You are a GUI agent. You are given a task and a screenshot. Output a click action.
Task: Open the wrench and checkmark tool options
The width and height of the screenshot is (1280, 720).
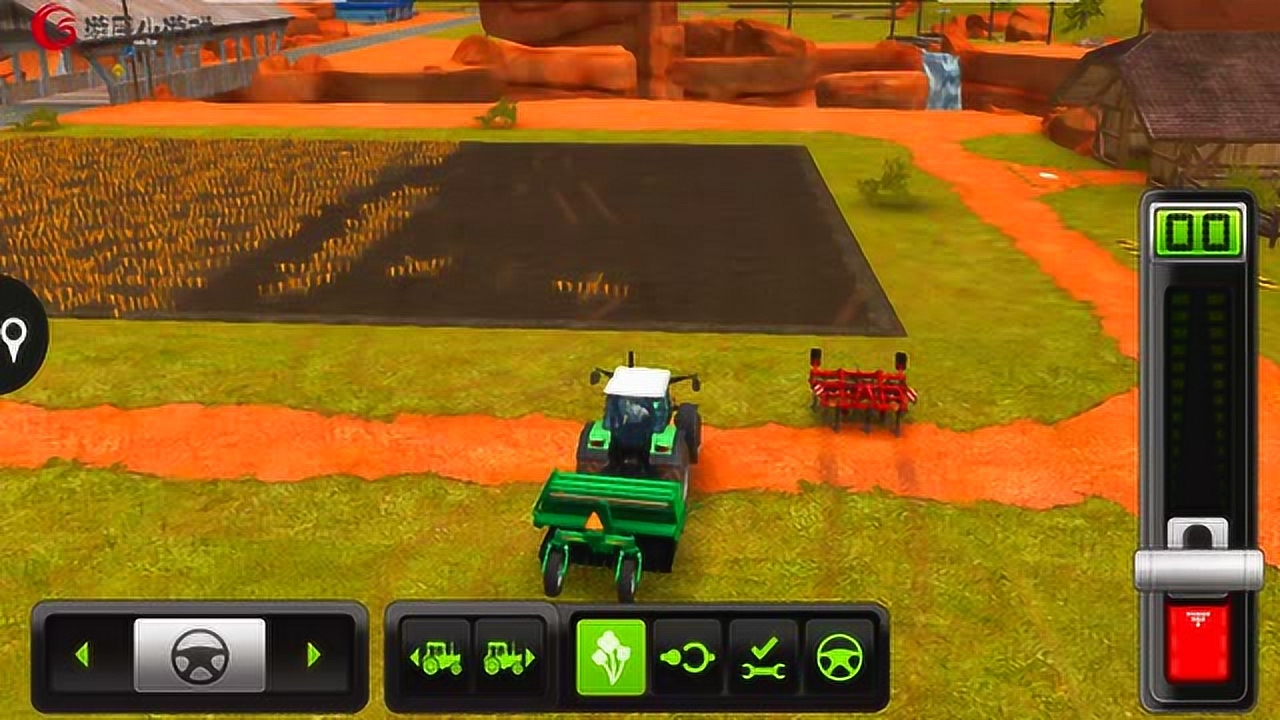[763, 657]
